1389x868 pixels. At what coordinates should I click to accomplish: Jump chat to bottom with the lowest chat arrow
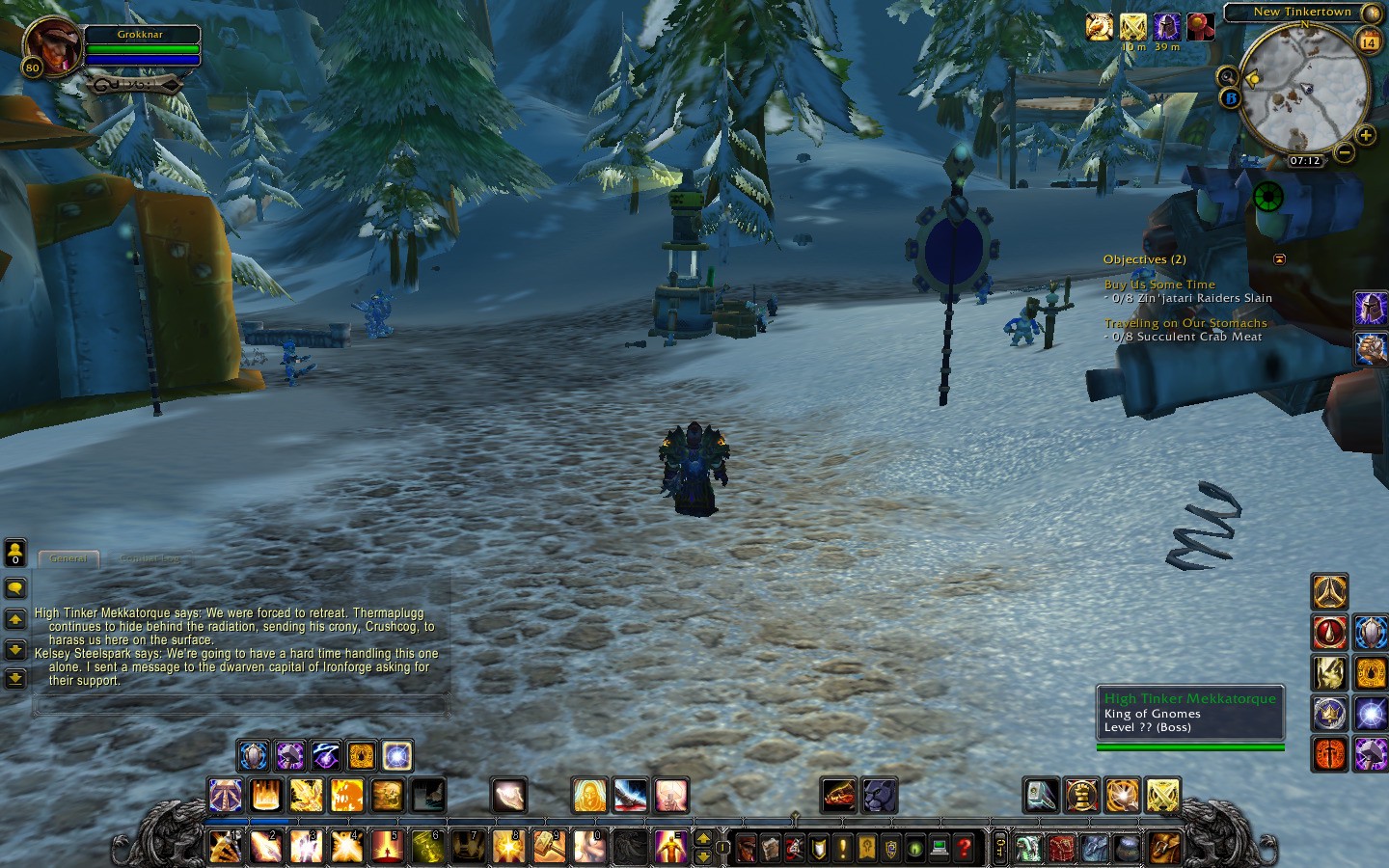15,679
